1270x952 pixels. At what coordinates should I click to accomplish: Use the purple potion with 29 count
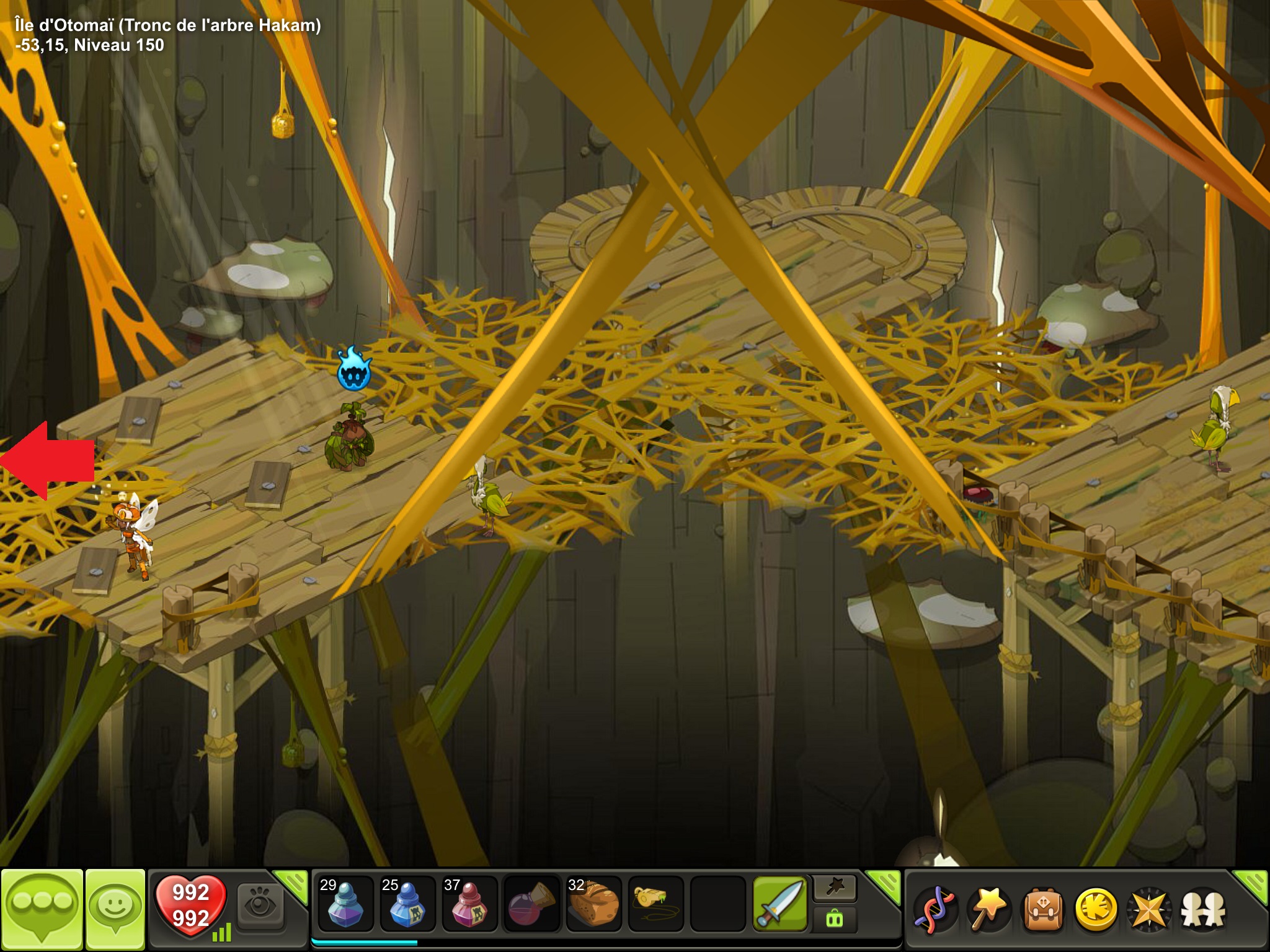coord(345,904)
